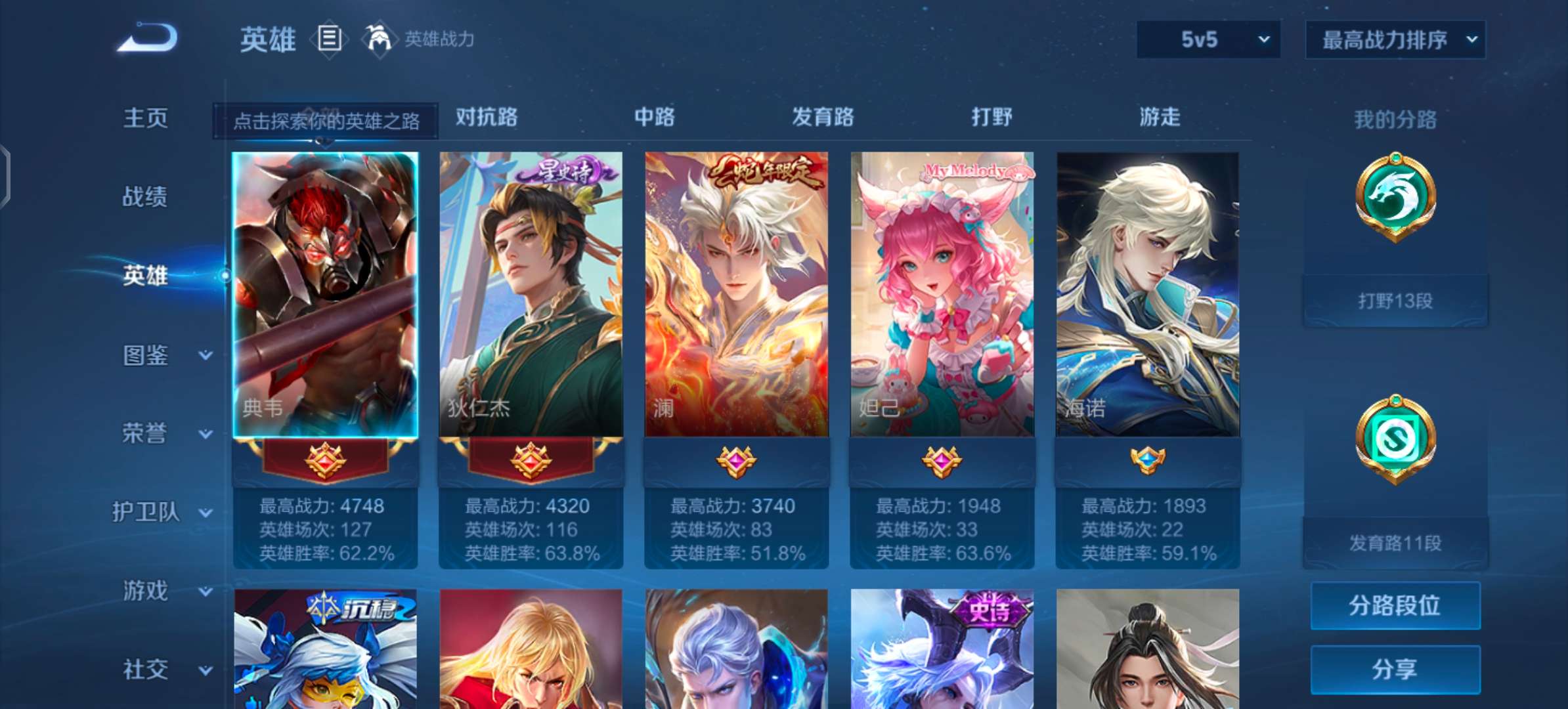Click the 分路段位 button
Viewport: 1568px width, 709px height.
point(1395,607)
